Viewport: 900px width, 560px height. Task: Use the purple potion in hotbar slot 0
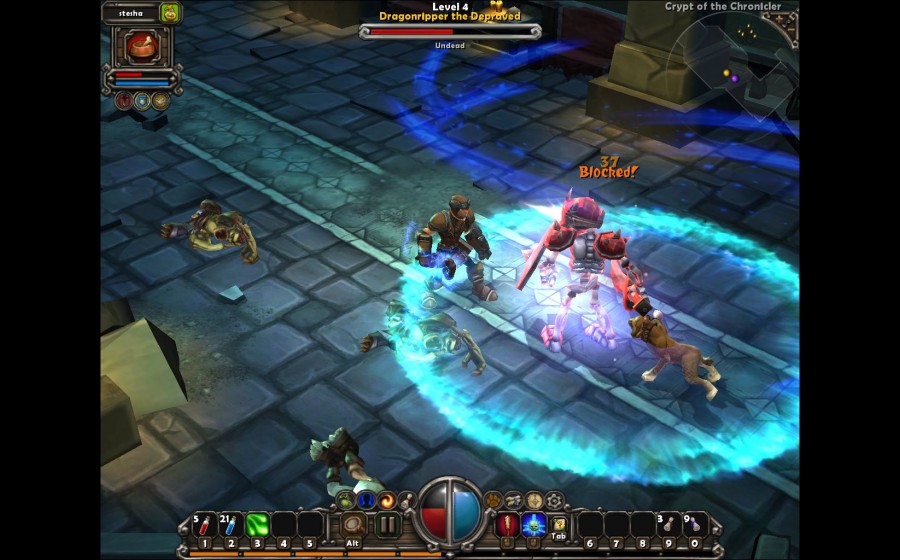[x=696, y=524]
